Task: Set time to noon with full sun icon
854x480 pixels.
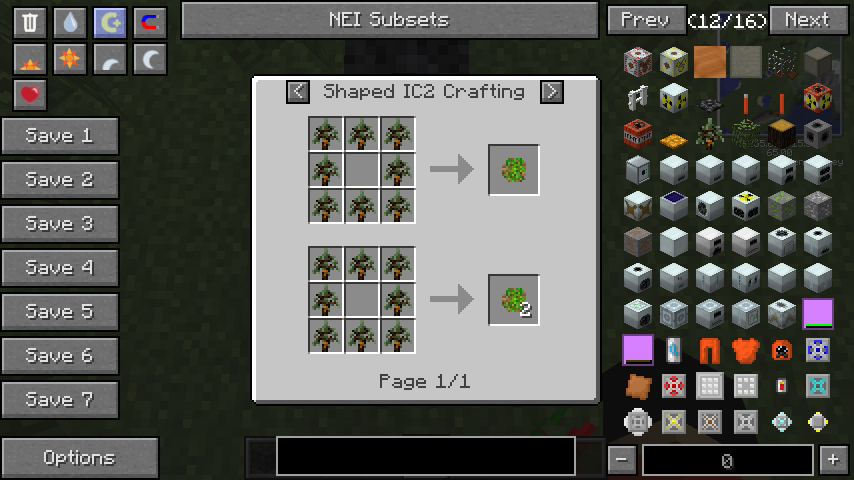Action: [x=70, y=60]
